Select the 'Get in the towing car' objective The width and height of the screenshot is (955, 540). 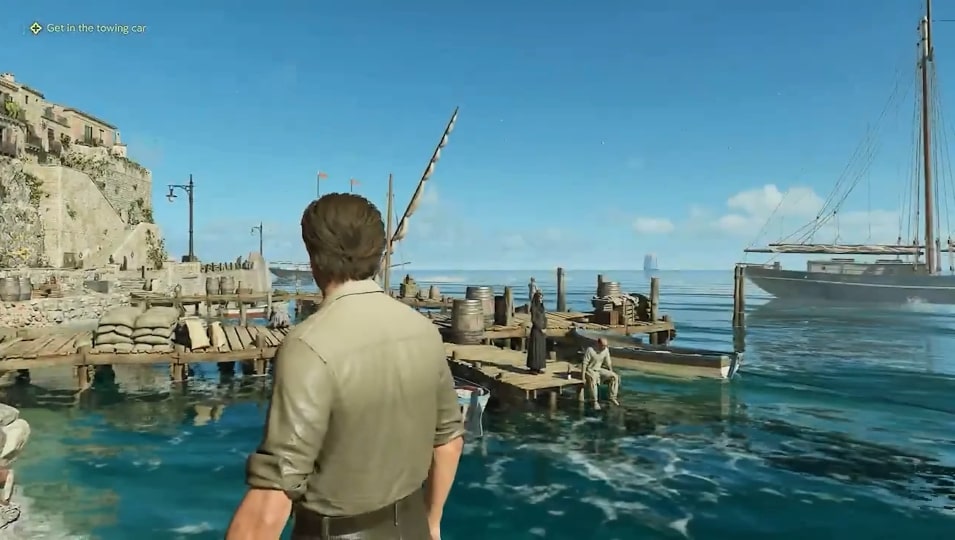(95, 28)
